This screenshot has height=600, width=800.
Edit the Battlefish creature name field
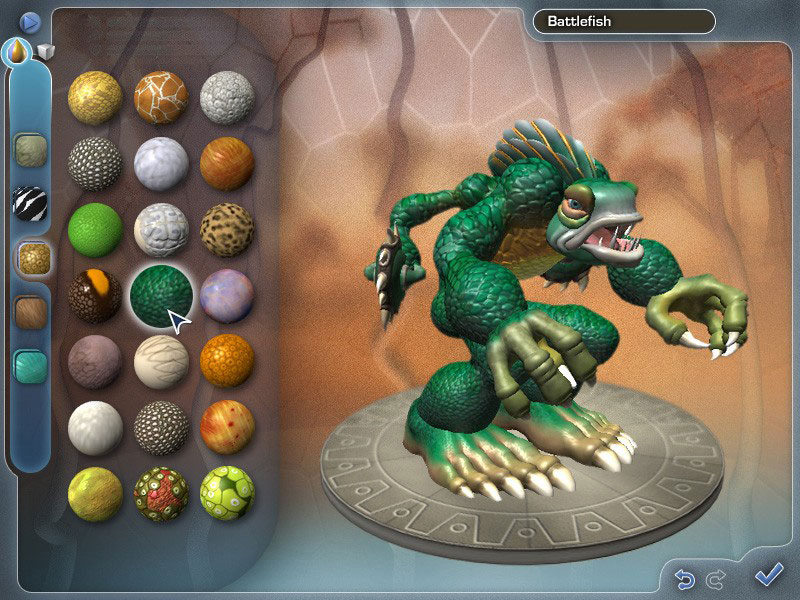[x=624, y=21]
